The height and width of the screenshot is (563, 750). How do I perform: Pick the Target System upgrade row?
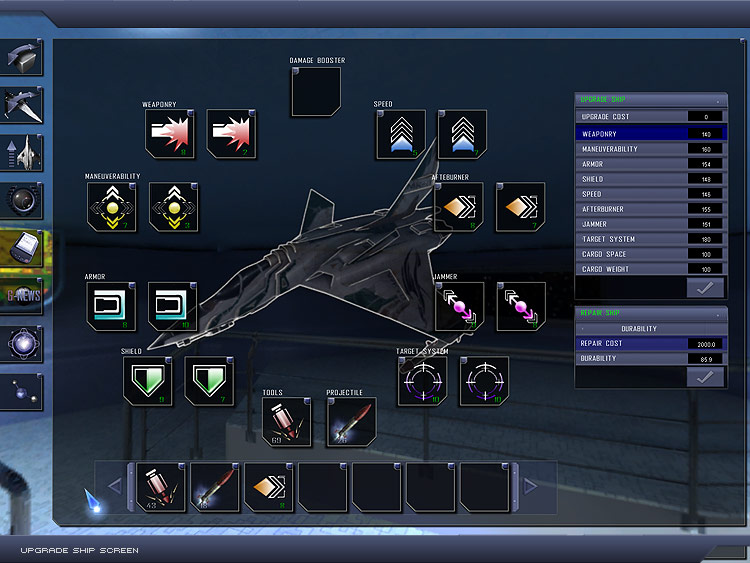click(650, 239)
